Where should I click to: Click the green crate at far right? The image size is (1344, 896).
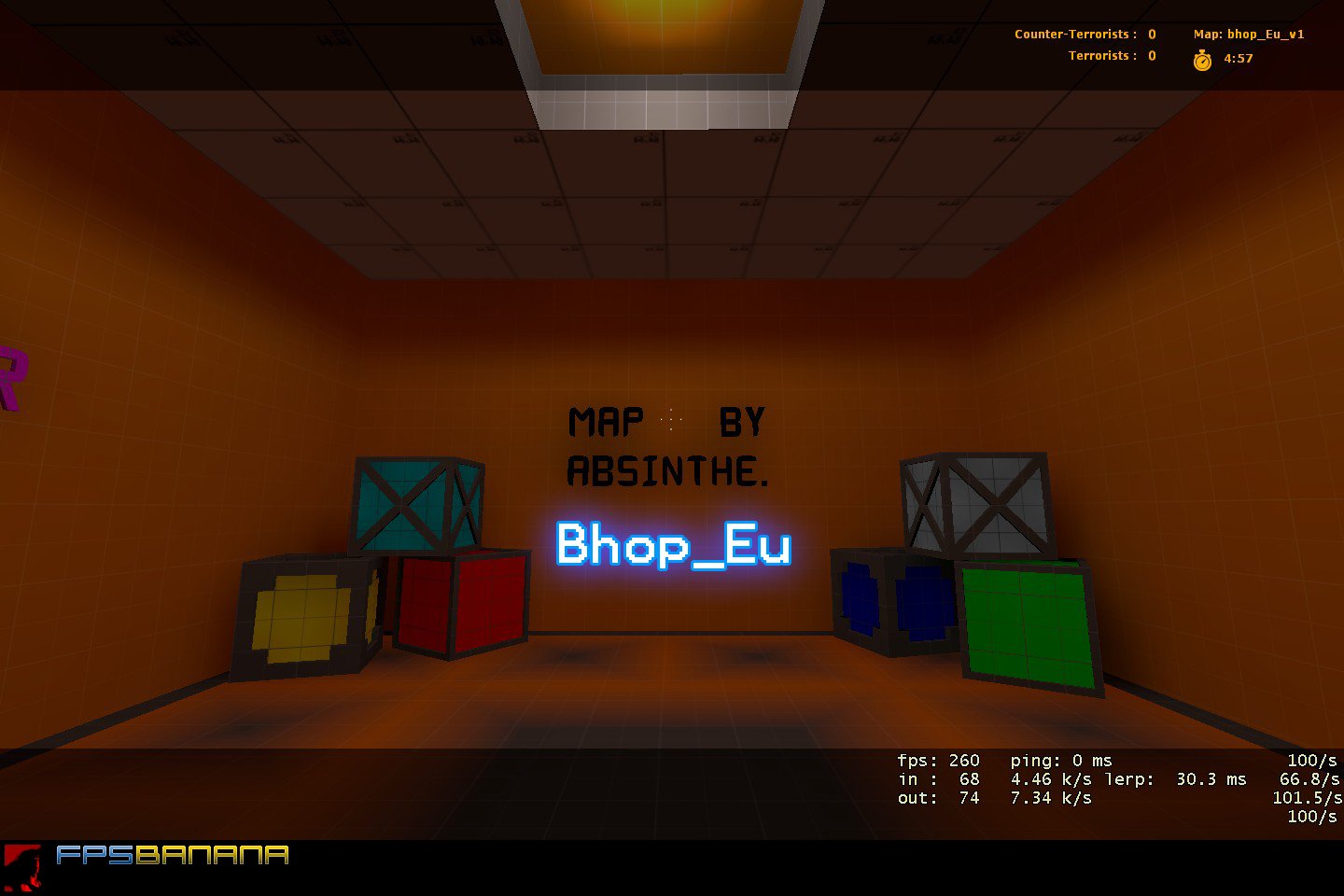coord(1027,625)
